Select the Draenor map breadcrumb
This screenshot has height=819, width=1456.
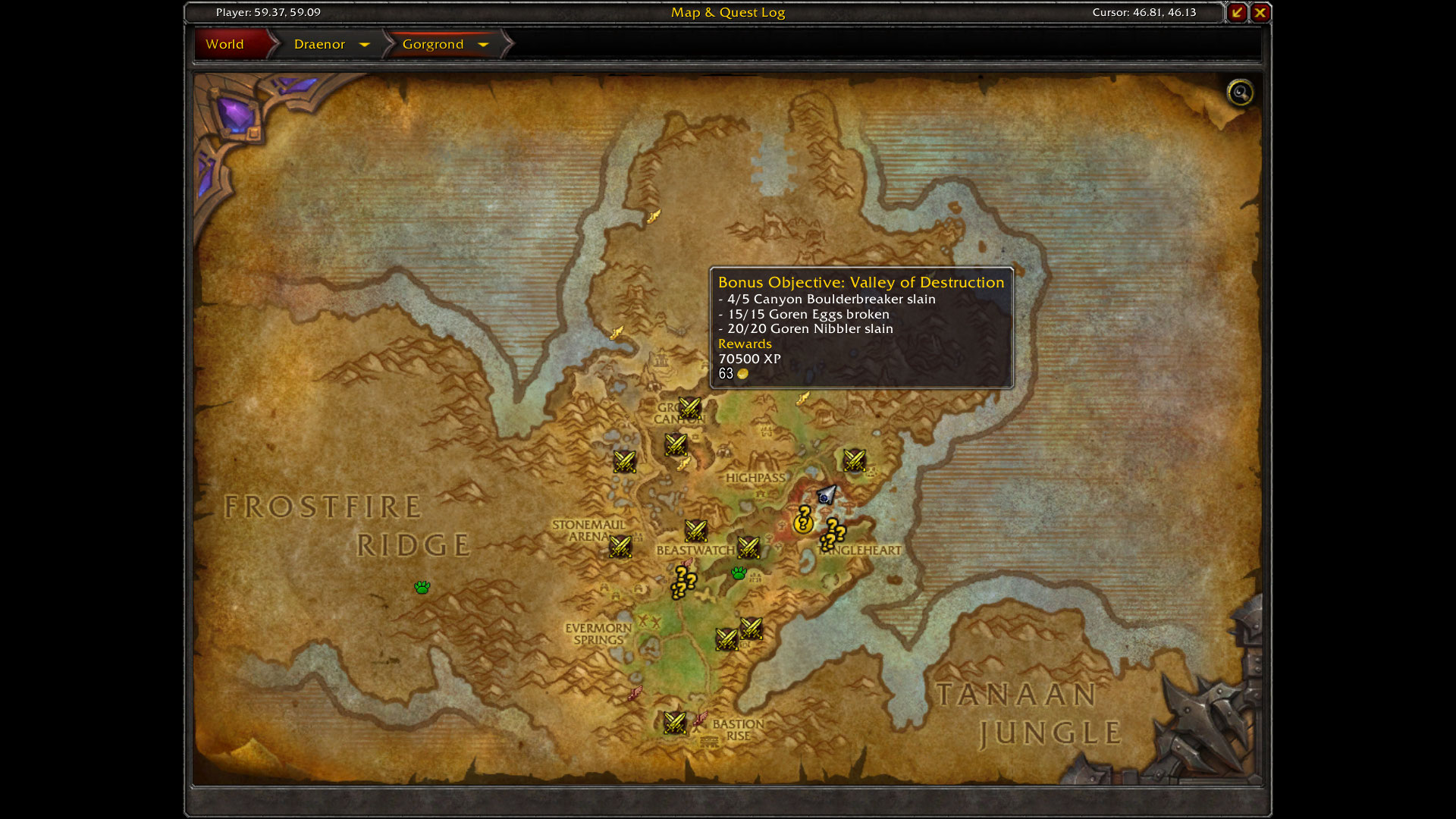(x=319, y=44)
